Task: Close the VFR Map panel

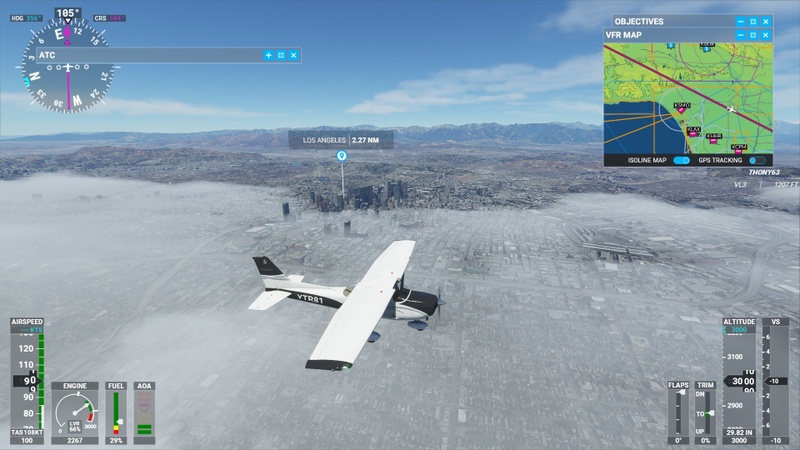Action: tap(766, 35)
